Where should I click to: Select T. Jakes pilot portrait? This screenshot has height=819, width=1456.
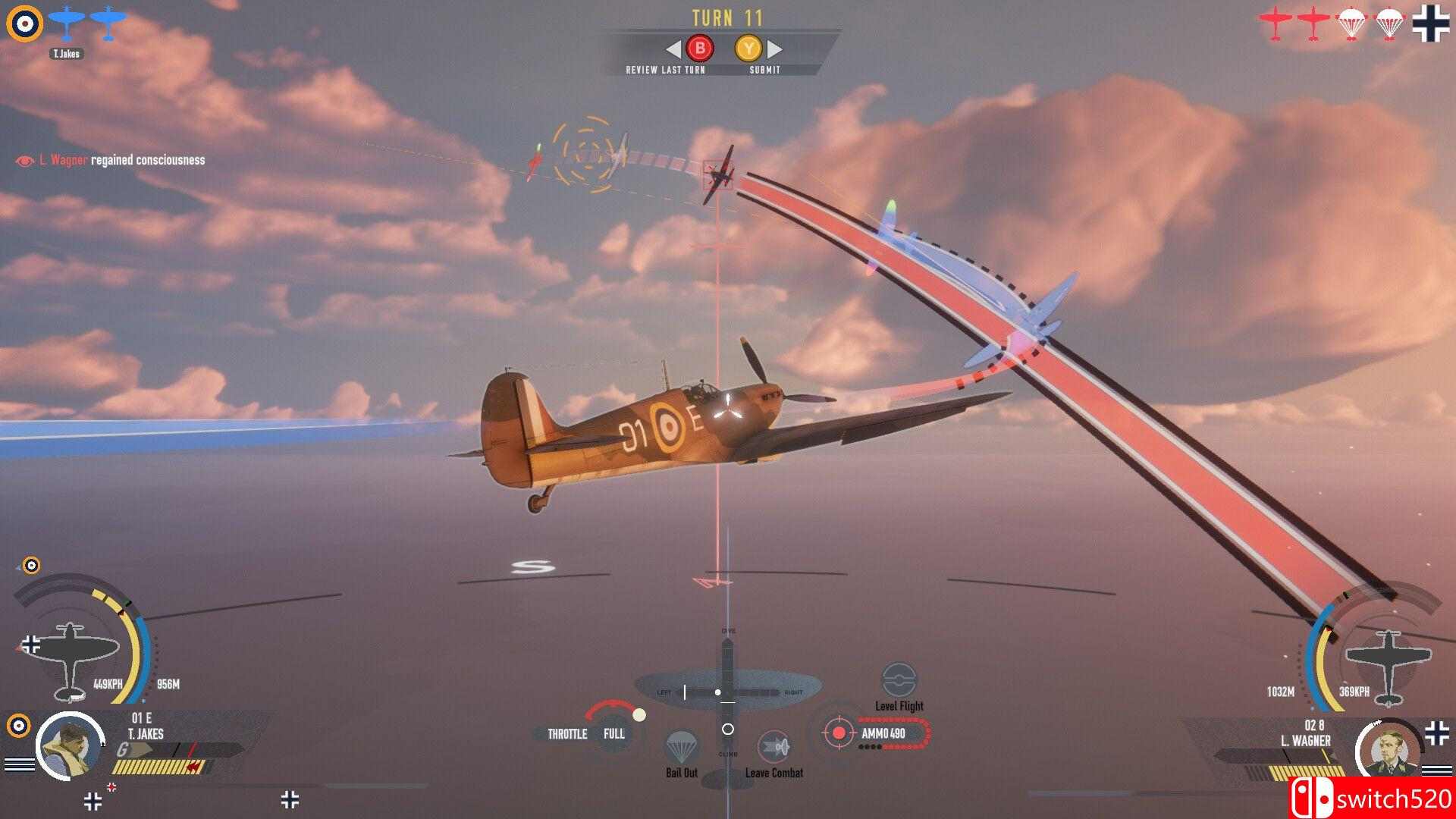click(70, 745)
